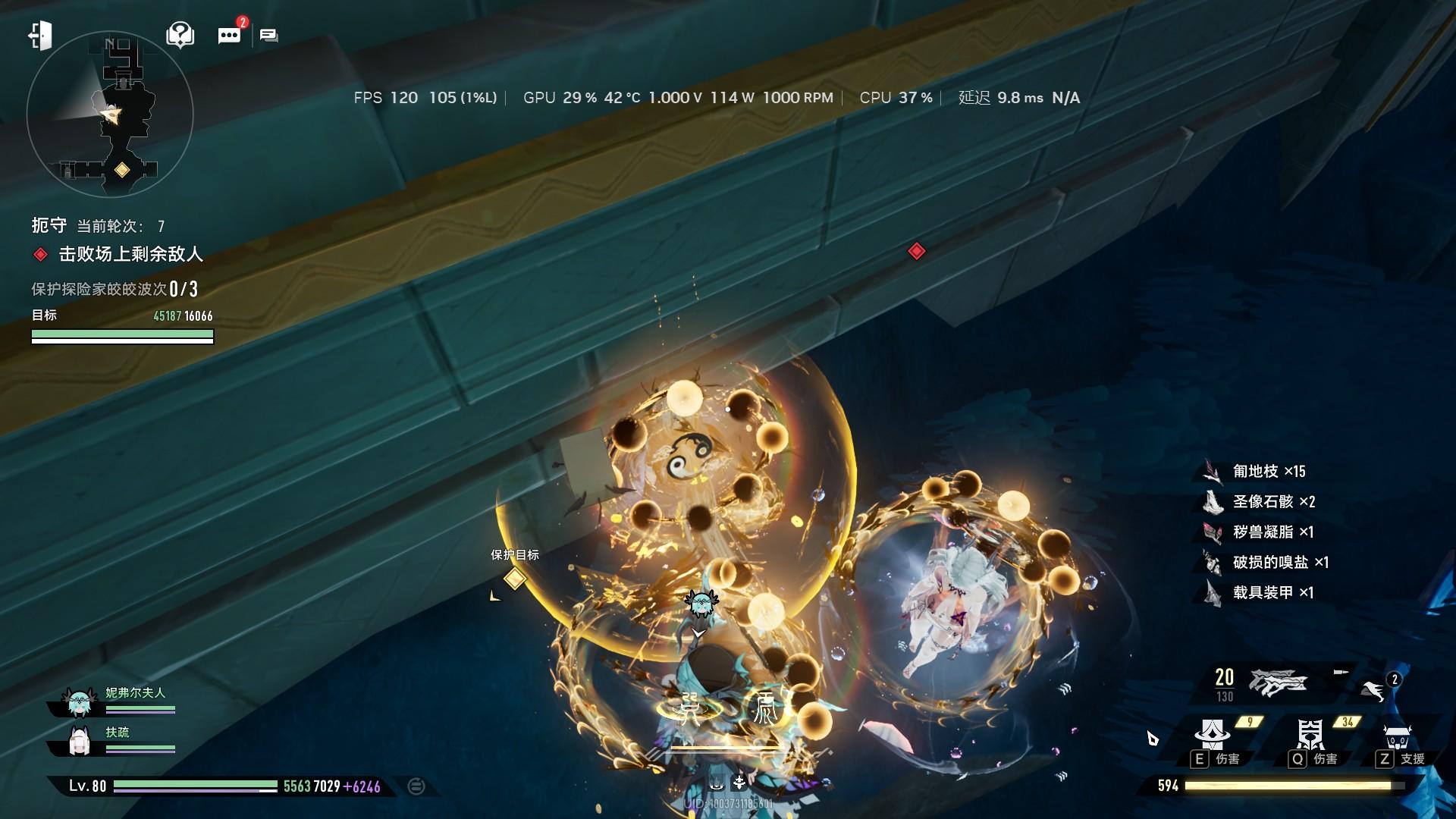
Task: Select teammate 扶疏 portrait
Action: 80,741
